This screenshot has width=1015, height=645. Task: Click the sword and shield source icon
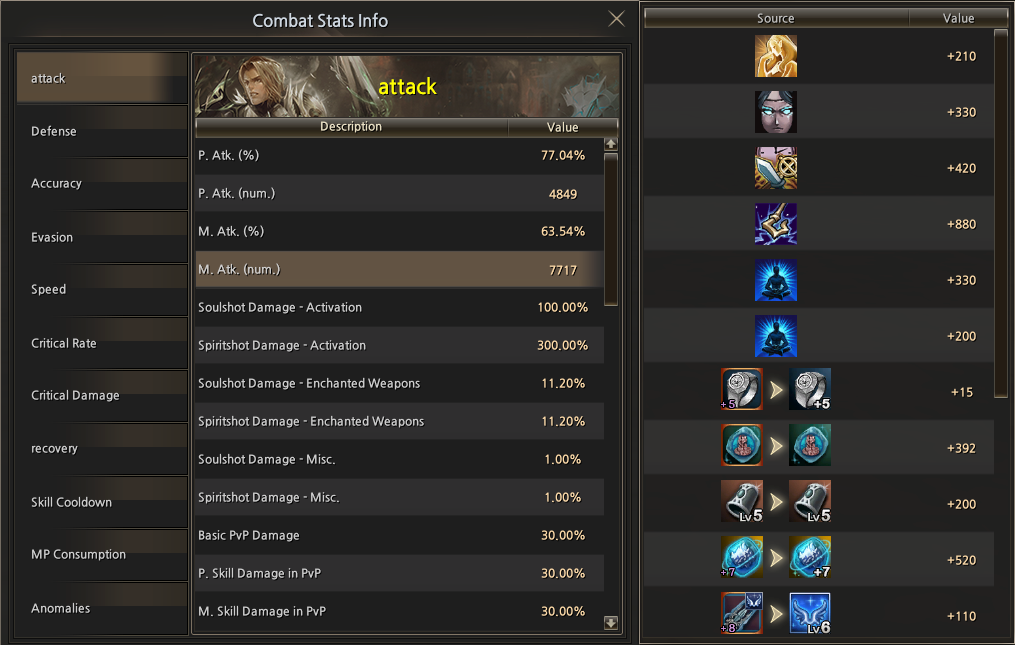(776, 168)
